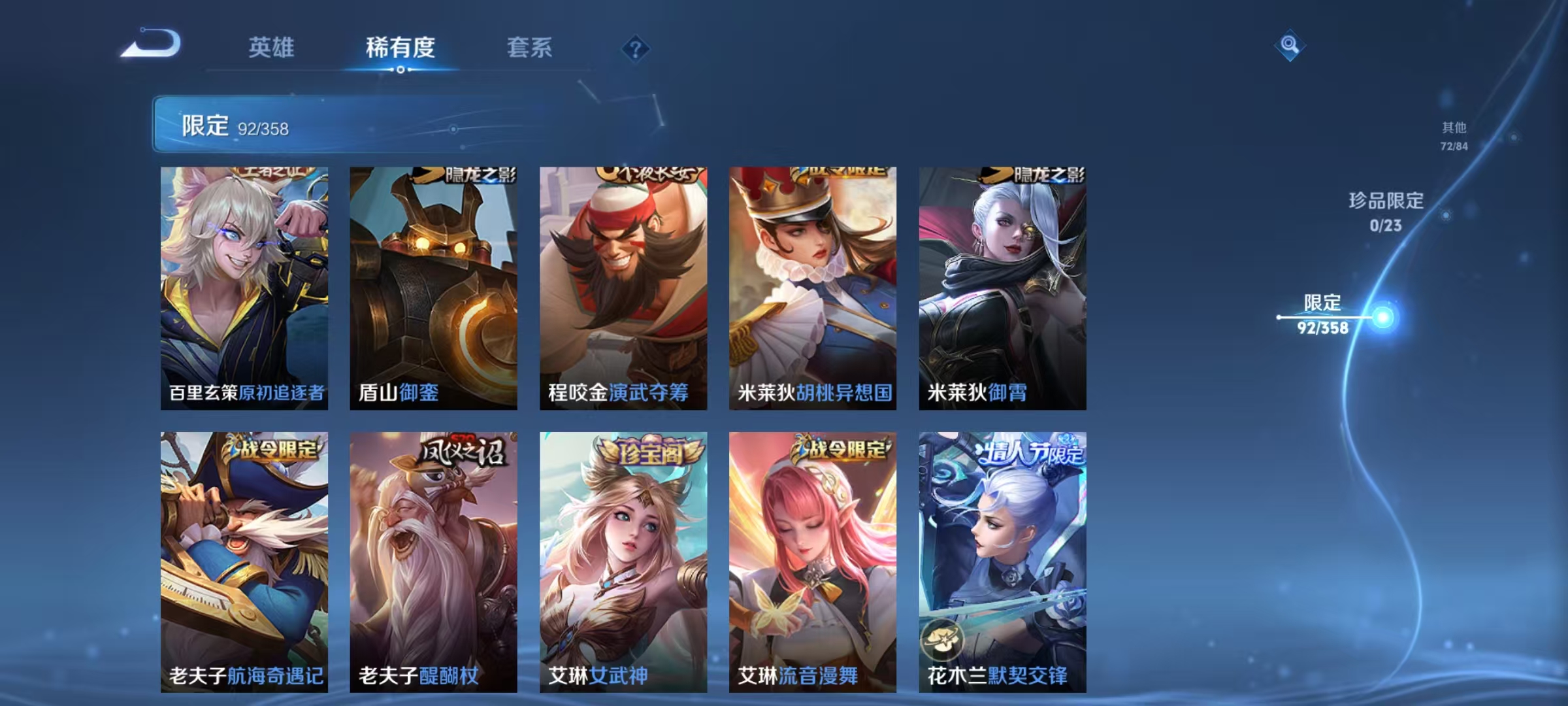Switch to the 套系 tab
The height and width of the screenshot is (706, 1568).
530,48
